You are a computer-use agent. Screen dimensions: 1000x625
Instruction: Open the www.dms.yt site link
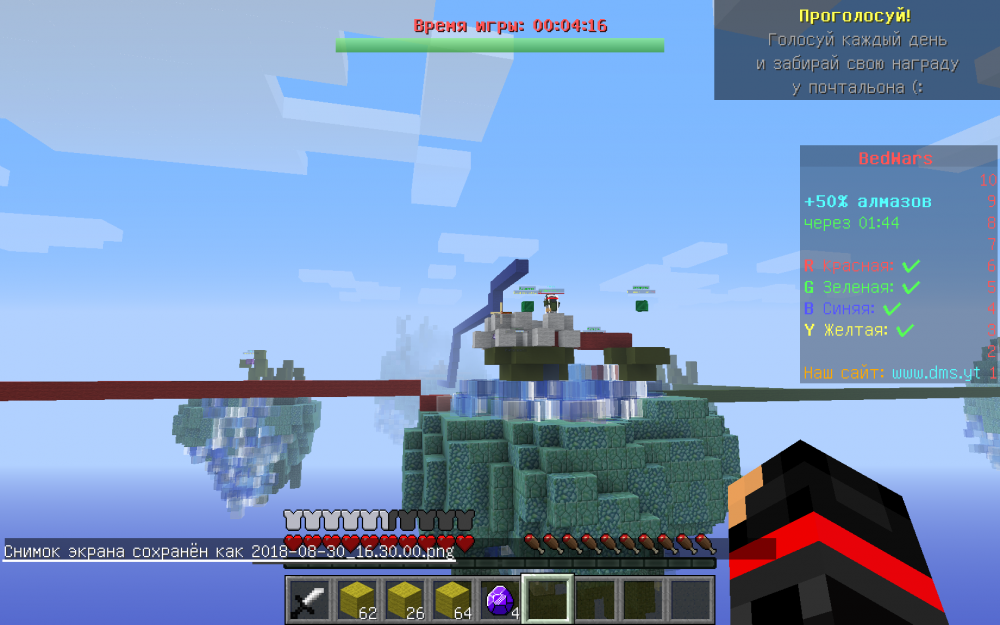tap(935, 373)
